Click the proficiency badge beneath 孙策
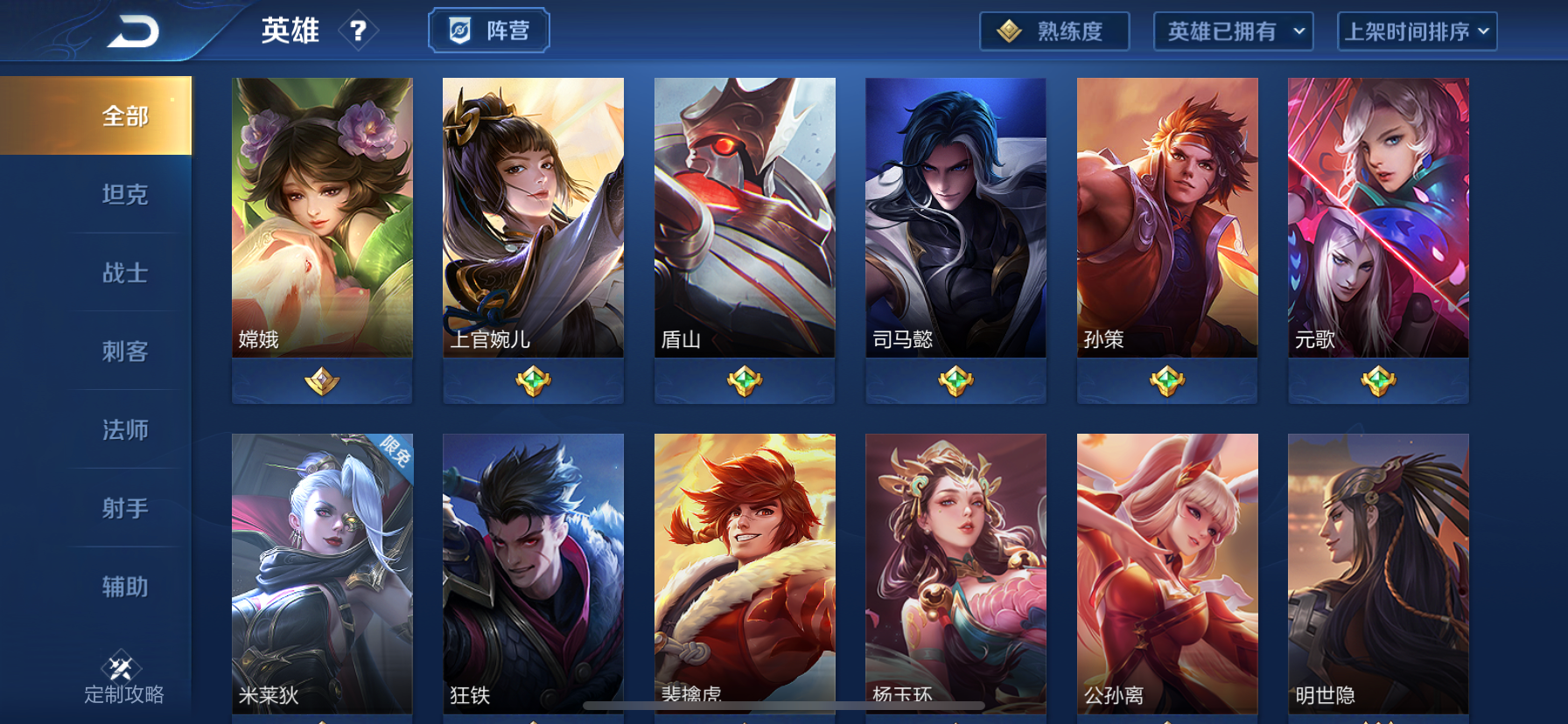This screenshot has width=1568, height=724. pyautogui.click(x=1167, y=381)
